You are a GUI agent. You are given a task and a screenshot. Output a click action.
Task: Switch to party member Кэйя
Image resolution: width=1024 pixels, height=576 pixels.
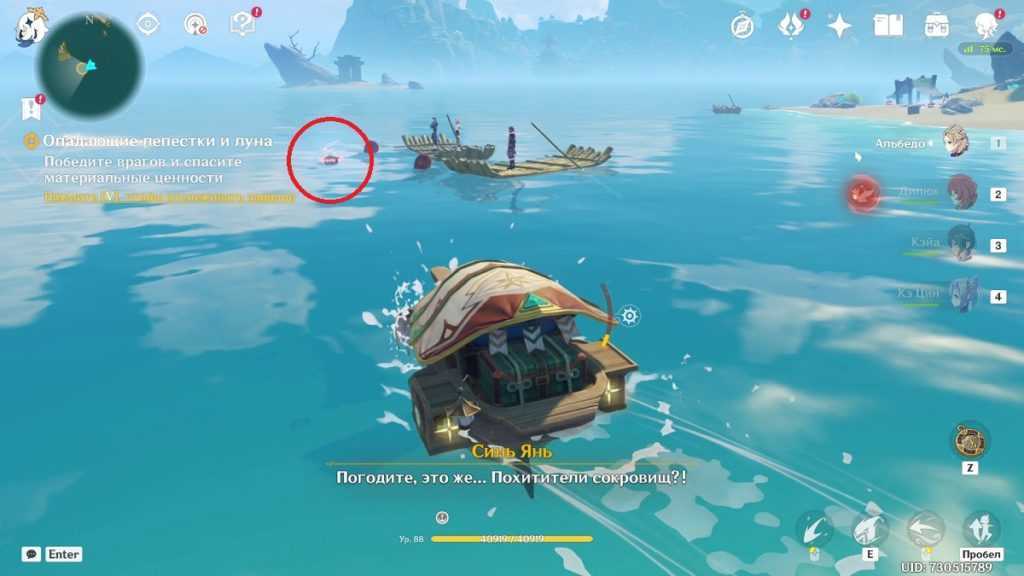click(x=961, y=243)
